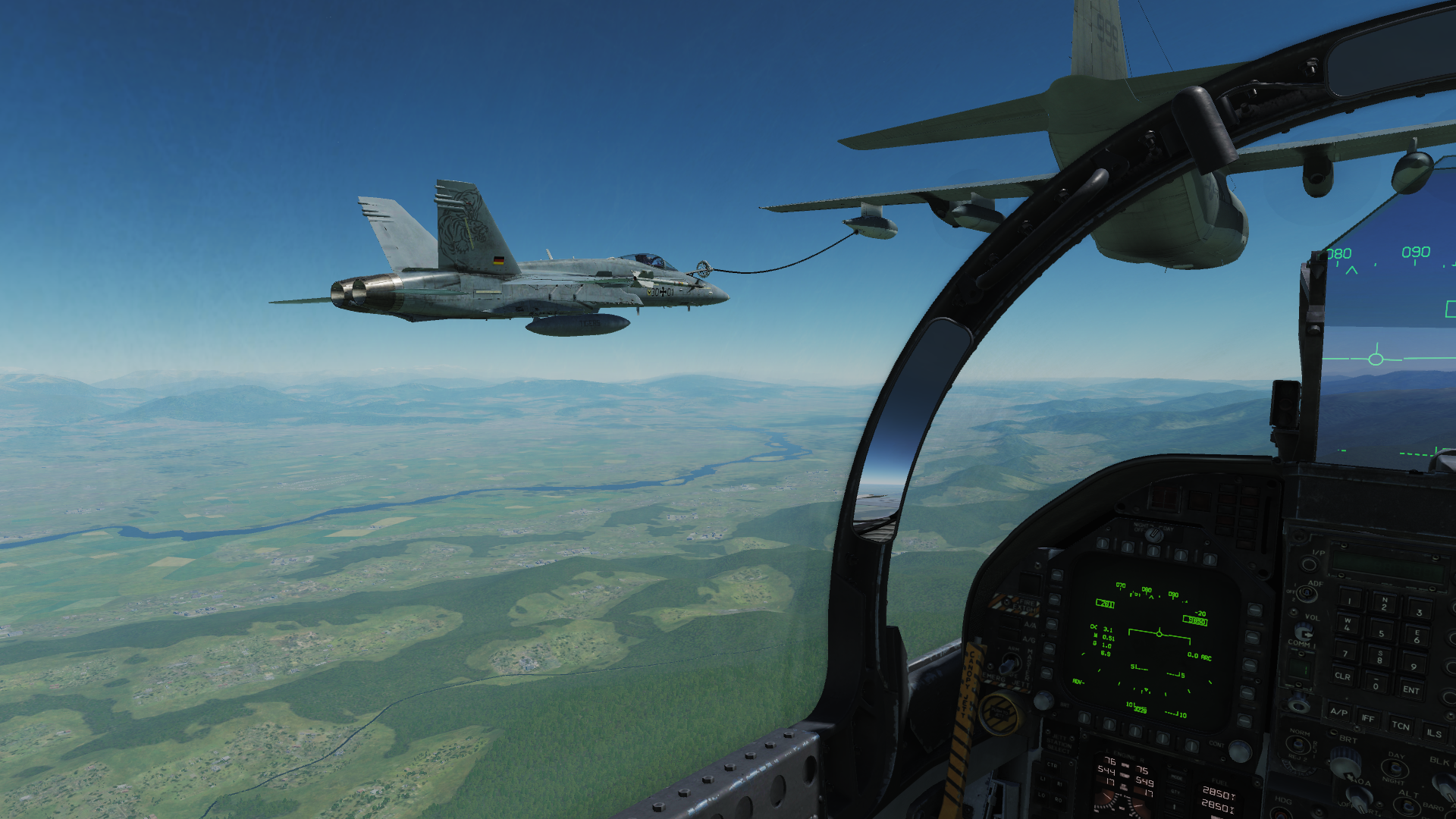The height and width of the screenshot is (819, 1456).
Task: Click the left display's CONT contrast knob
Action: coord(1239,751)
